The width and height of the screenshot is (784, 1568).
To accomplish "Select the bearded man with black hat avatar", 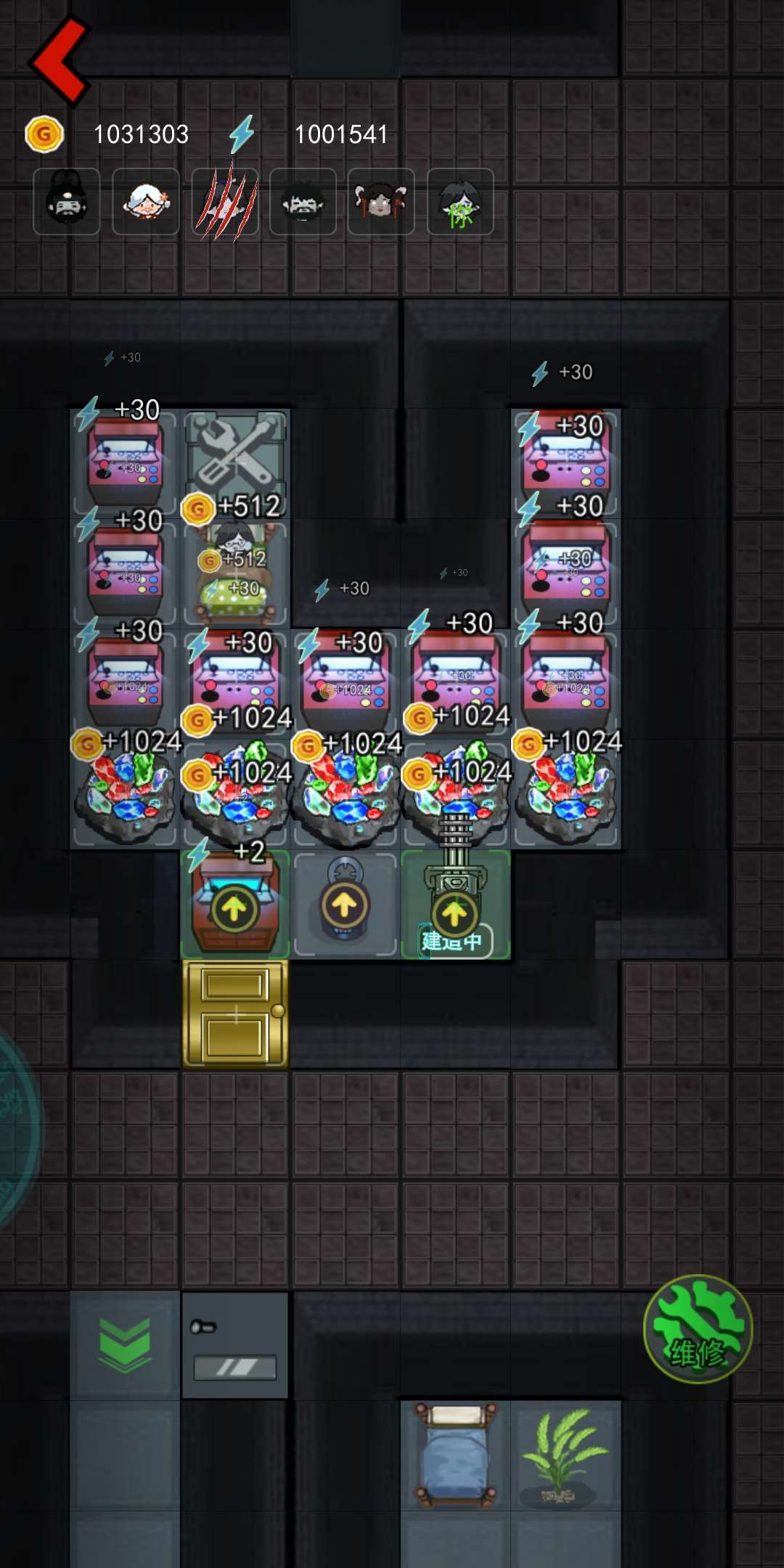I will (x=67, y=202).
